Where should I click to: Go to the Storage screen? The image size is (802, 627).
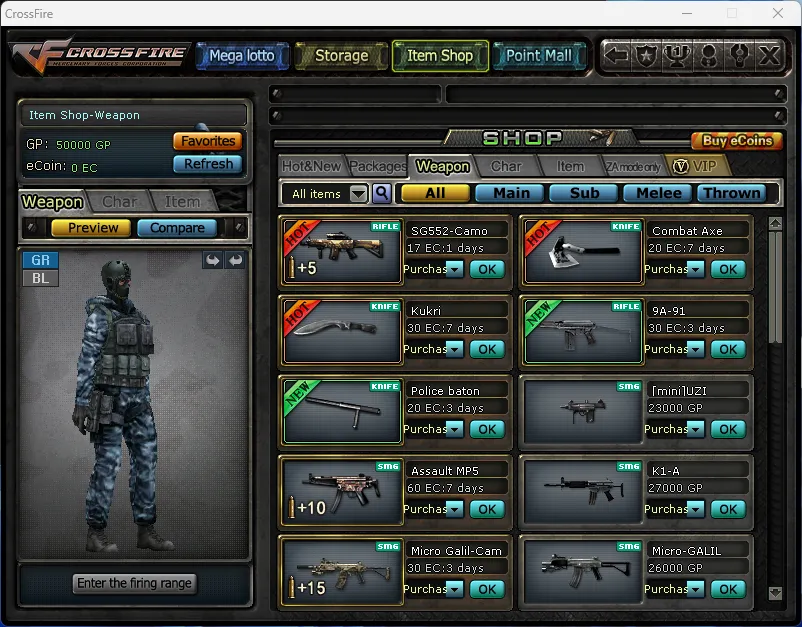click(341, 56)
